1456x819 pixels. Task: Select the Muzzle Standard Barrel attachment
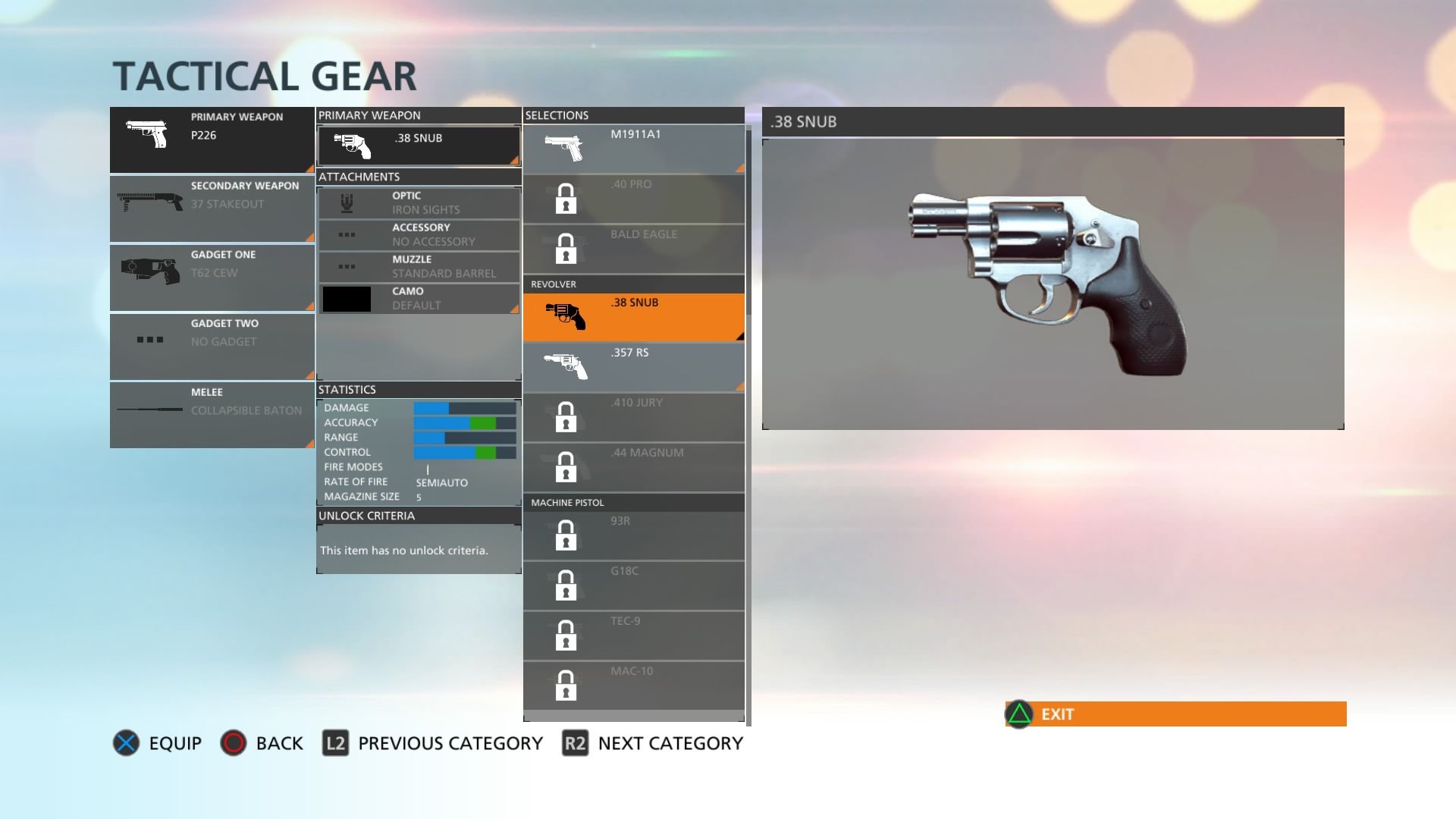[x=419, y=267]
